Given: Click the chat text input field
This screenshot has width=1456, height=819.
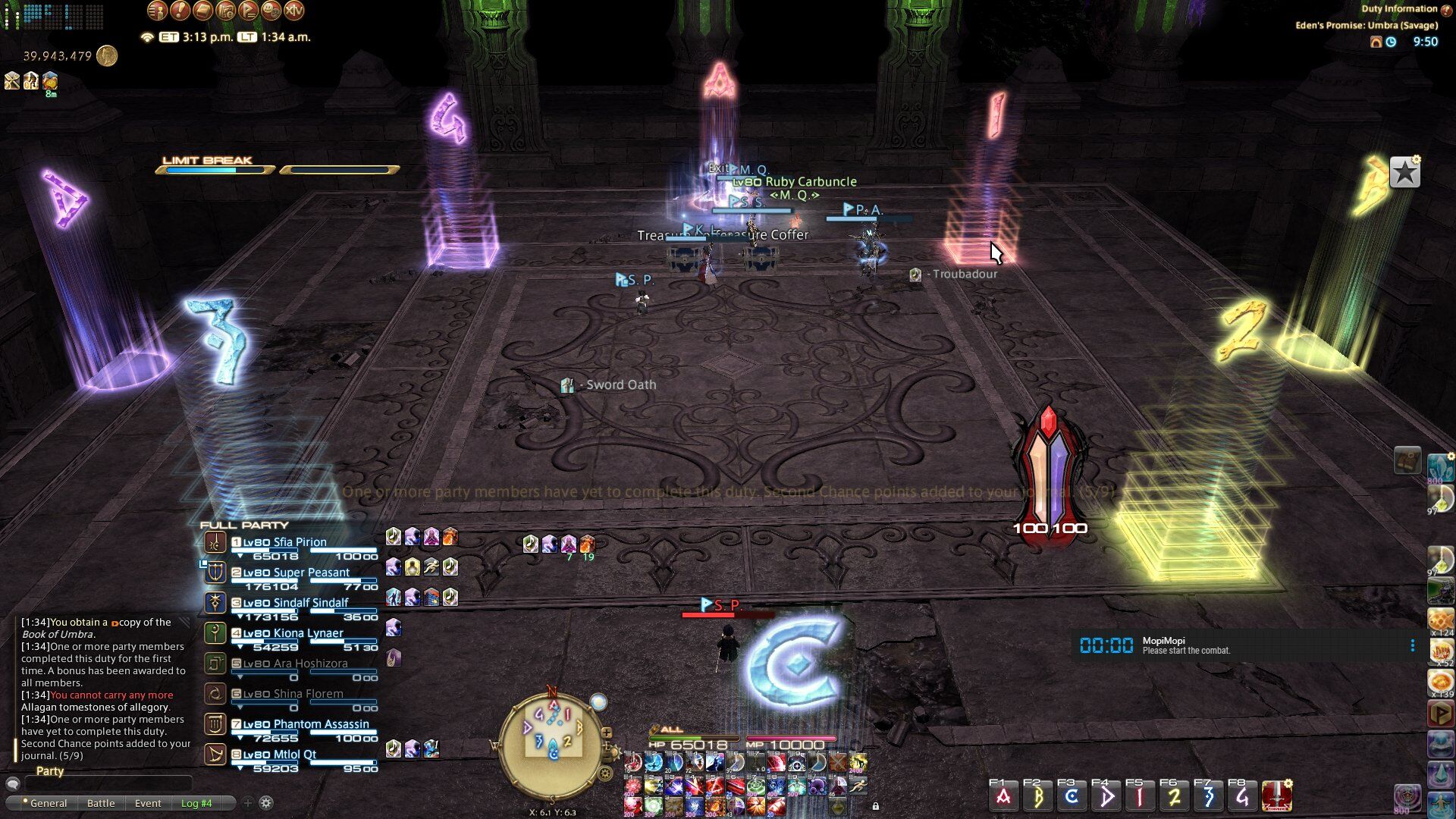Looking at the screenshot, I should point(106,783).
